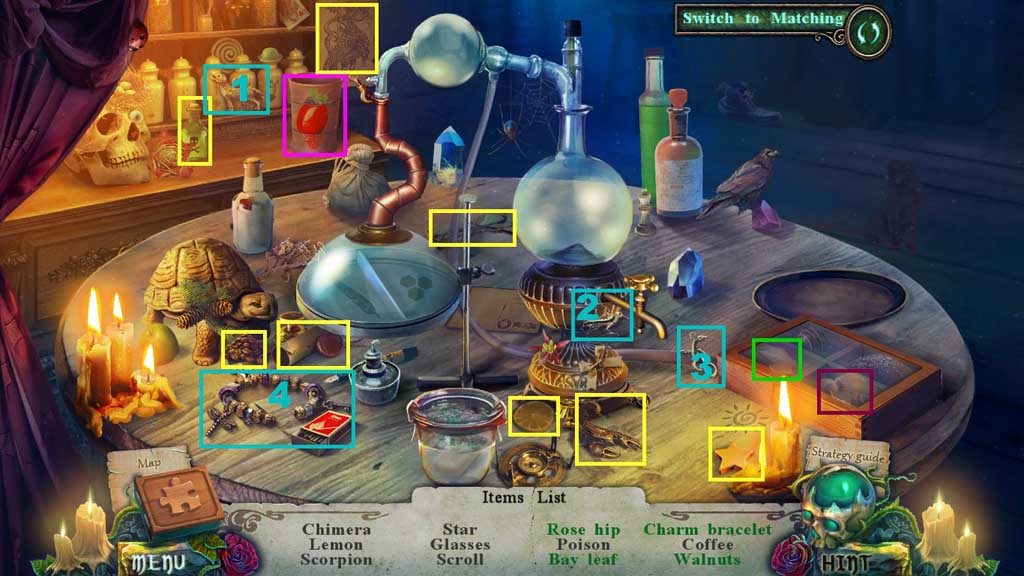Switch to Matching mode
The width and height of the screenshot is (1024, 576).
coord(762,19)
